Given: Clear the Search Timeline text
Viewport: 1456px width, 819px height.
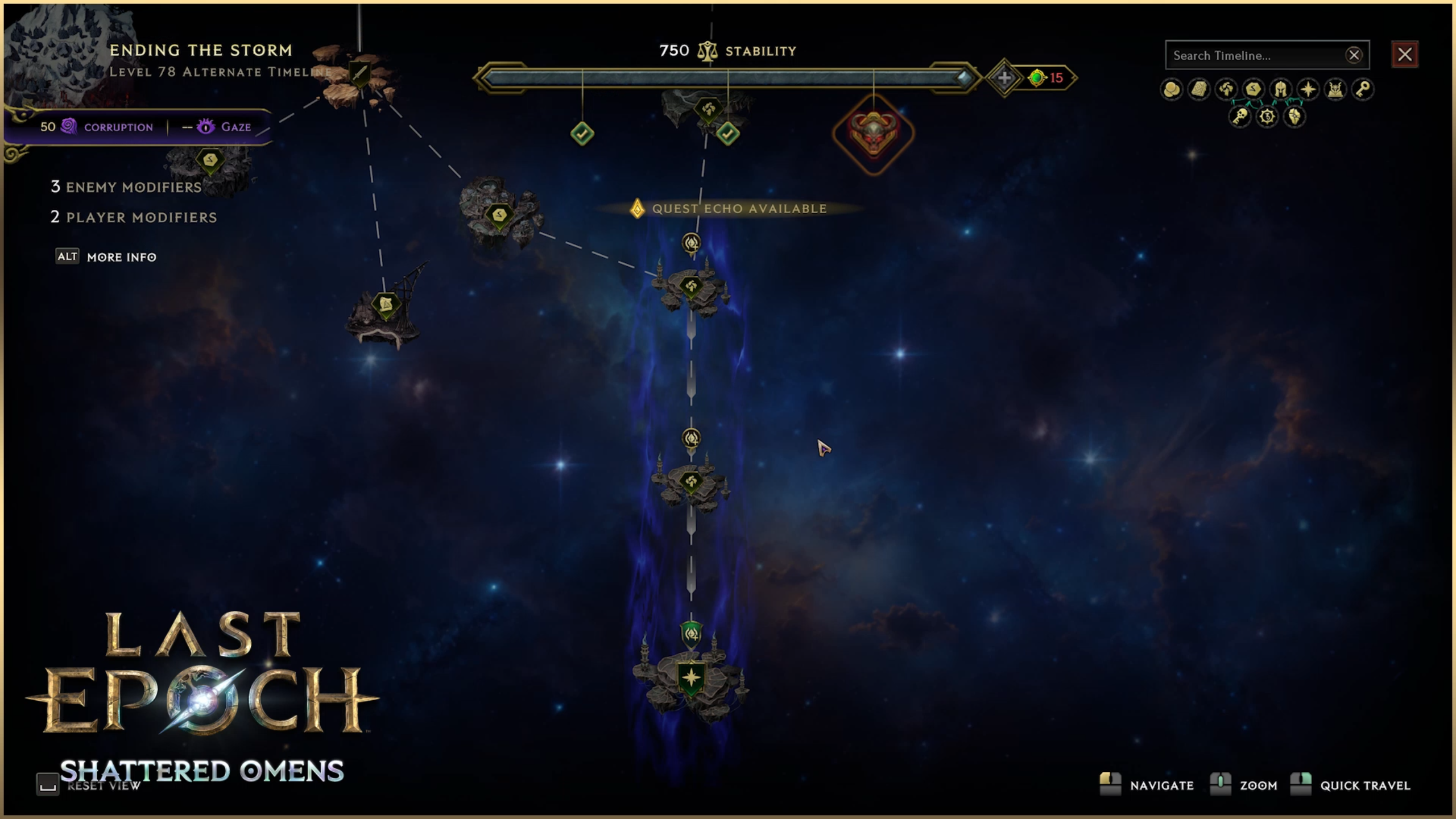Looking at the screenshot, I should 1354,55.
